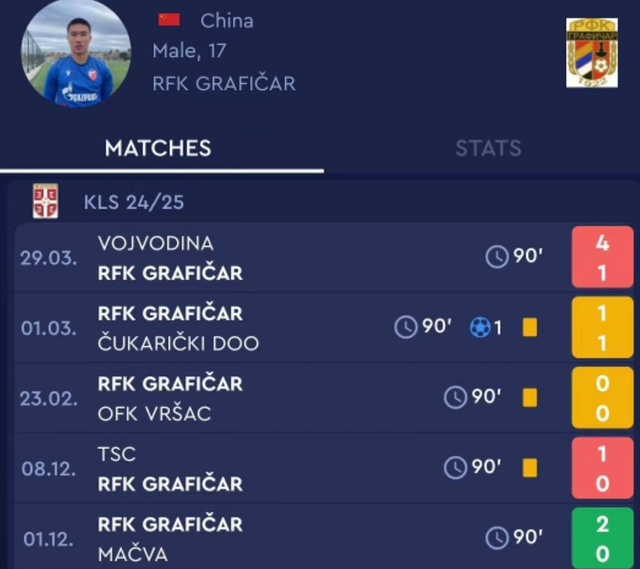Open the KLS 24/25 league header
The image size is (640, 569).
coord(134,202)
